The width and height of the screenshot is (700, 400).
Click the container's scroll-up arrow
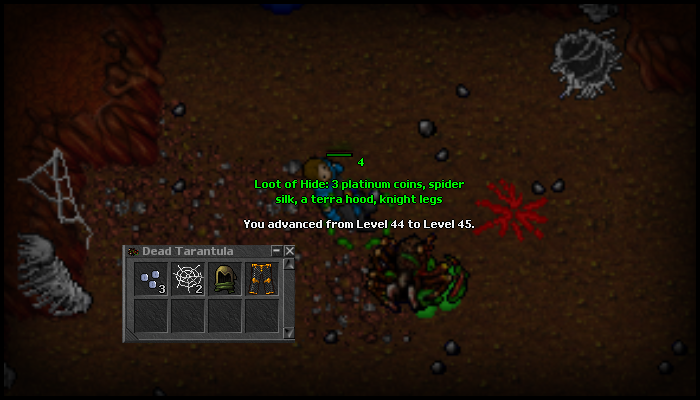pos(290,265)
